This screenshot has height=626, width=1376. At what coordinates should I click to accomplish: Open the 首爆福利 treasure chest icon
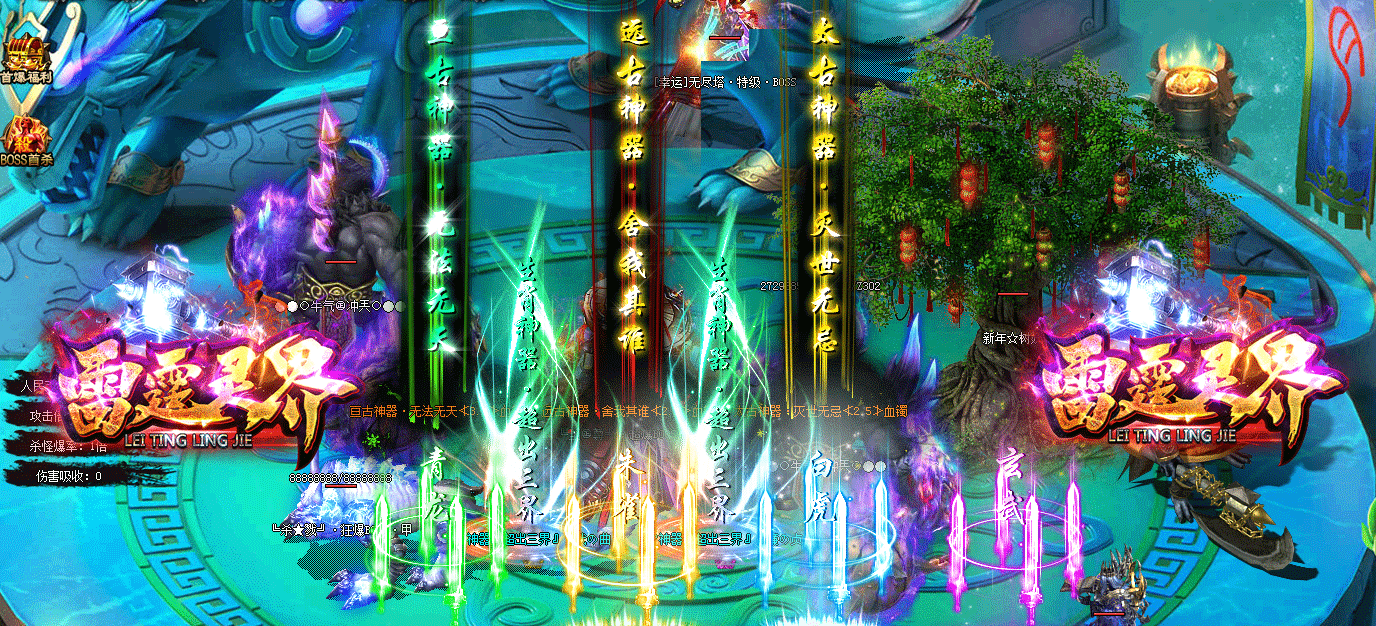coord(26,59)
